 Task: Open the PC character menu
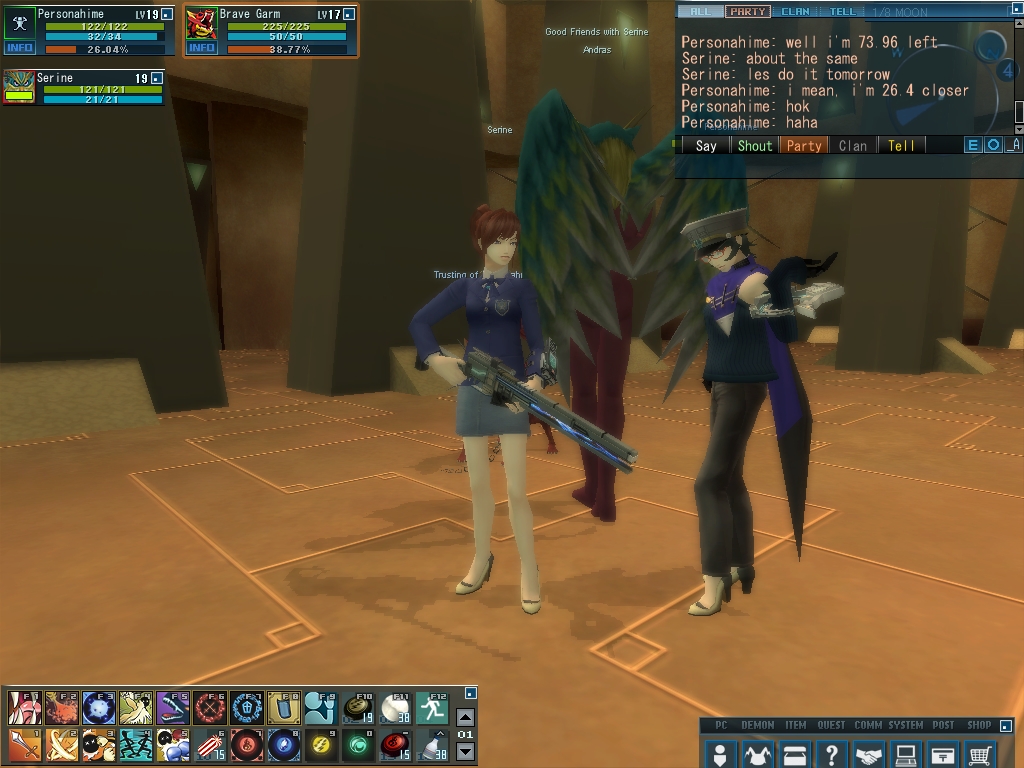pyautogui.click(x=719, y=754)
